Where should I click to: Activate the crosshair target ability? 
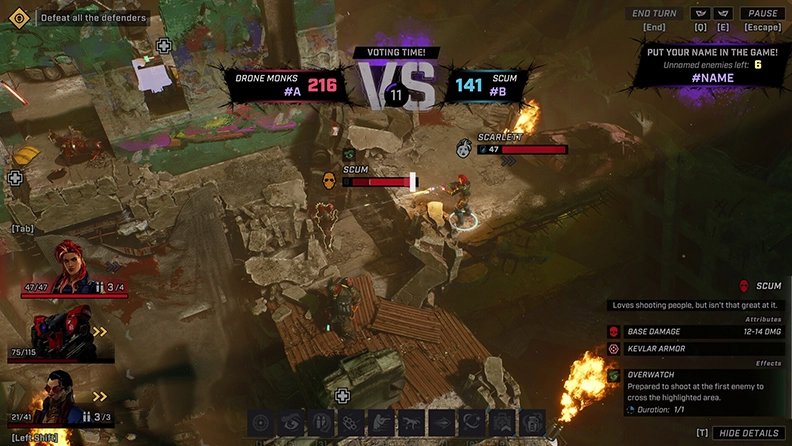(x=261, y=423)
